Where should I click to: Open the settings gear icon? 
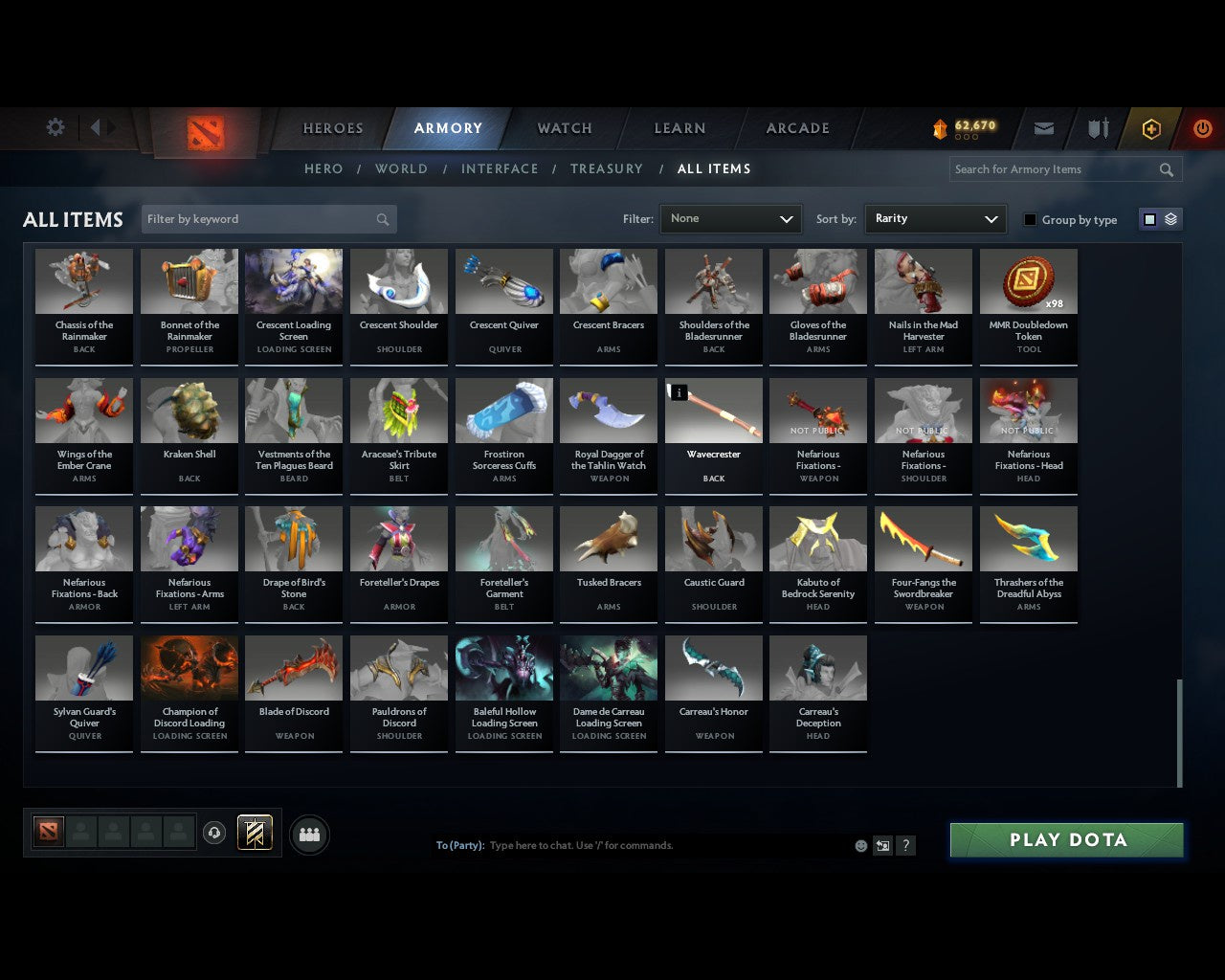(55, 127)
